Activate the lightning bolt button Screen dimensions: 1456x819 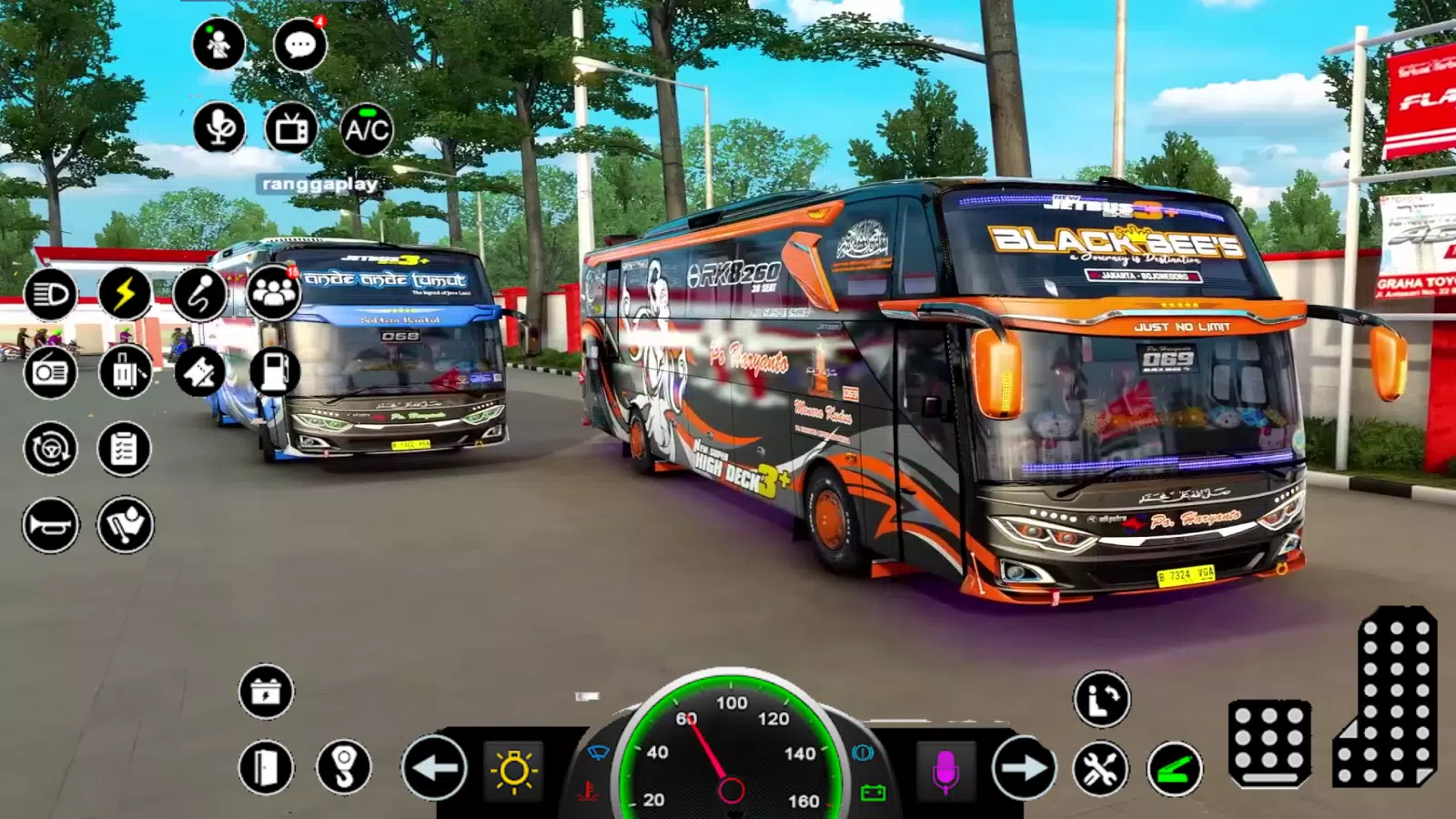click(125, 294)
